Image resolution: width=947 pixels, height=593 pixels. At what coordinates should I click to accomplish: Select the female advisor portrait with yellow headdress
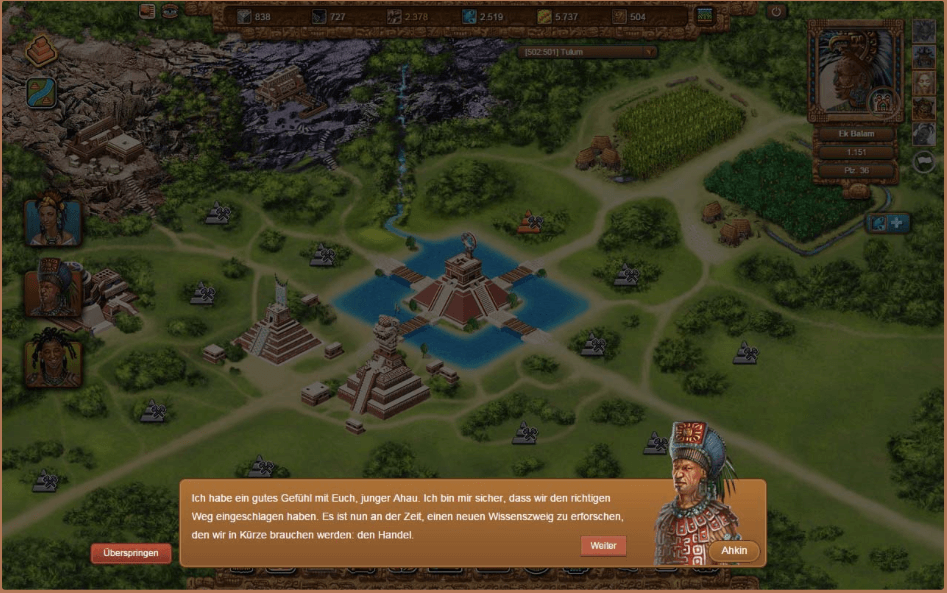(x=52, y=220)
